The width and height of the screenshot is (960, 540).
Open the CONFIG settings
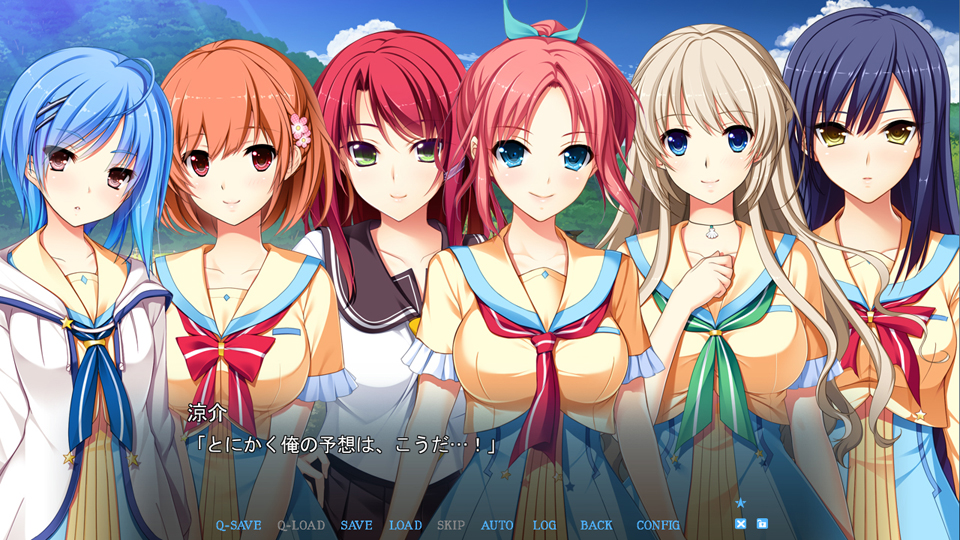pyautogui.click(x=658, y=525)
